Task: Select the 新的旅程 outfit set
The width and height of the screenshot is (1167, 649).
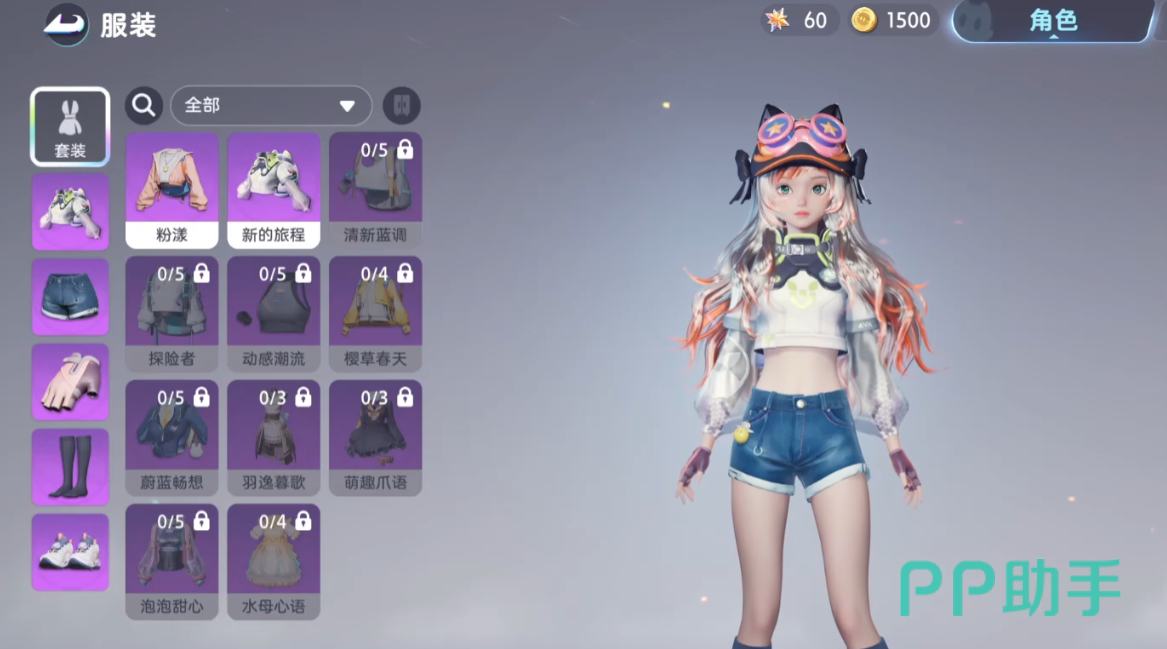Action: 274,190
